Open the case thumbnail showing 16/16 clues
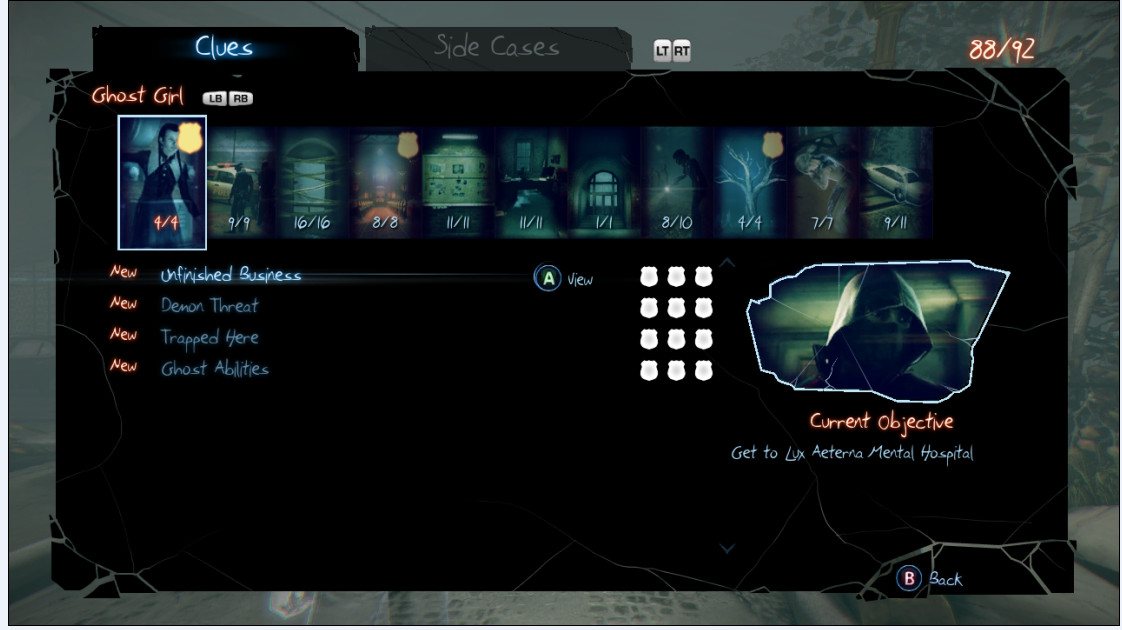 click(313, 183)
